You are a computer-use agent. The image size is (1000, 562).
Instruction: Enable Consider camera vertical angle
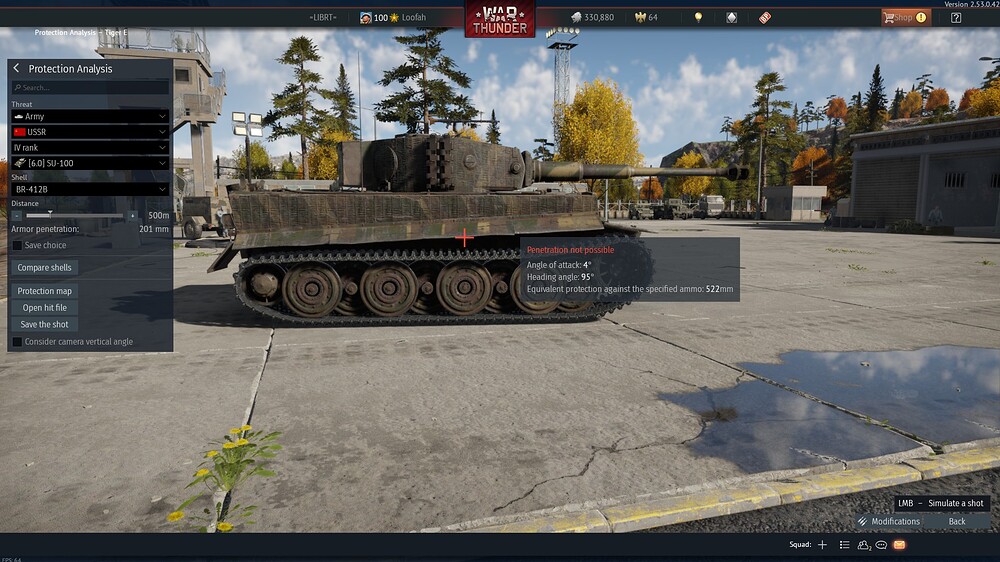point(17,342)
